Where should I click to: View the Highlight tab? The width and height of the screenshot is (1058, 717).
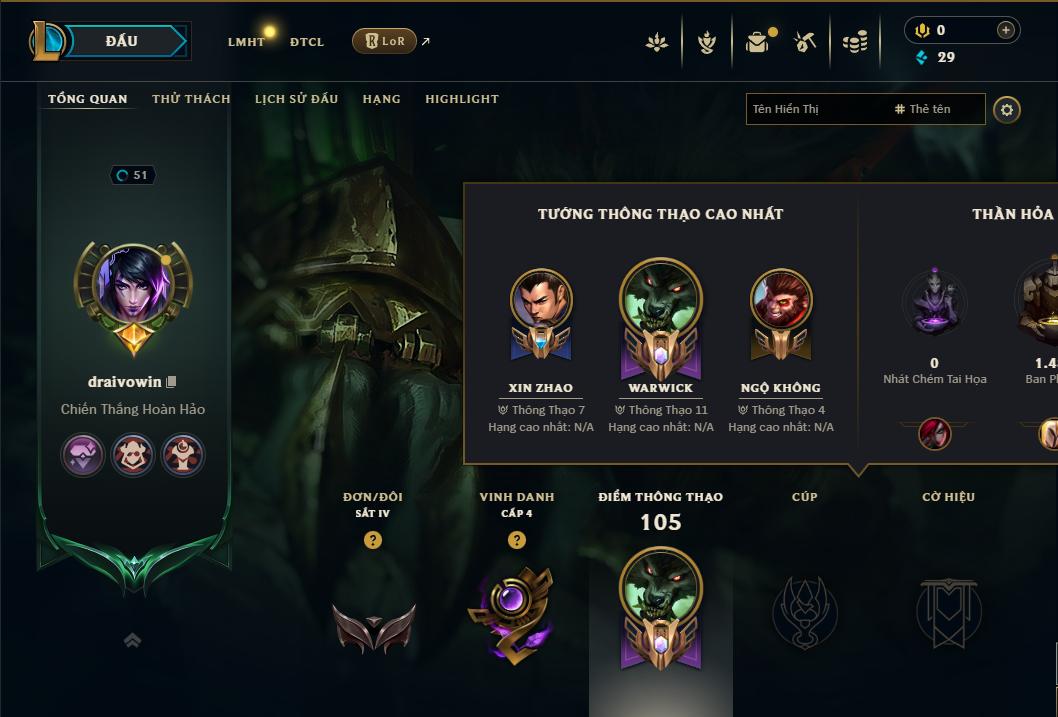tap(461, 99)
